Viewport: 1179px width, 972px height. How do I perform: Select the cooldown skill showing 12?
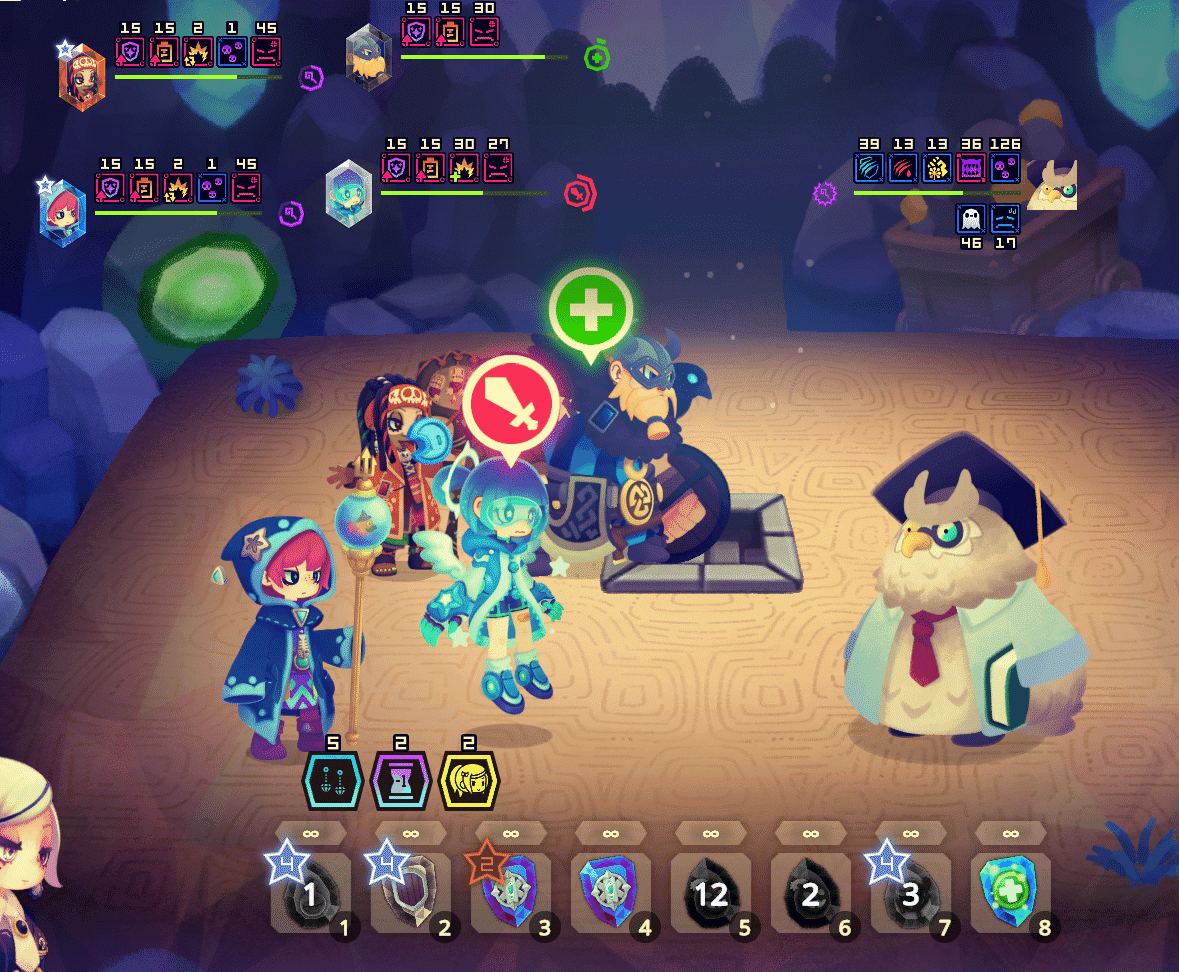coord(710,893)
